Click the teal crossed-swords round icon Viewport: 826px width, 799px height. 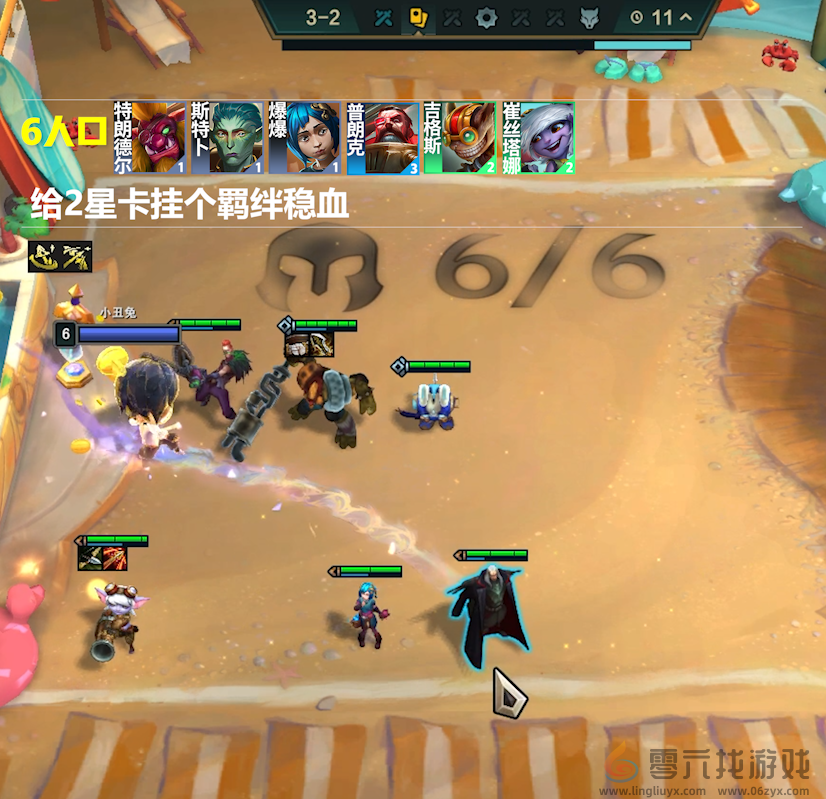click(383, 17)
